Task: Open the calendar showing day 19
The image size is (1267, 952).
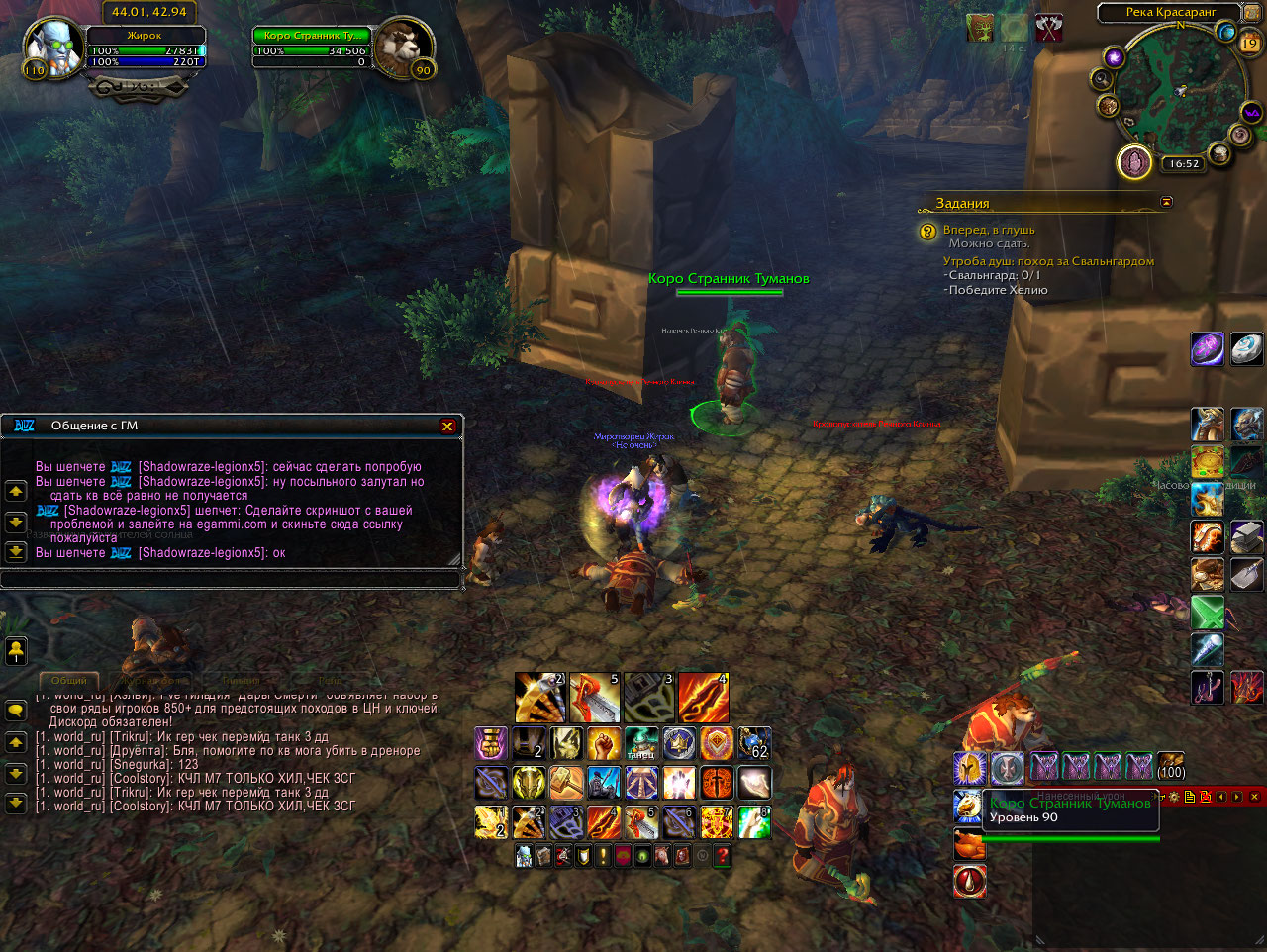Action: coord(1249,43)
